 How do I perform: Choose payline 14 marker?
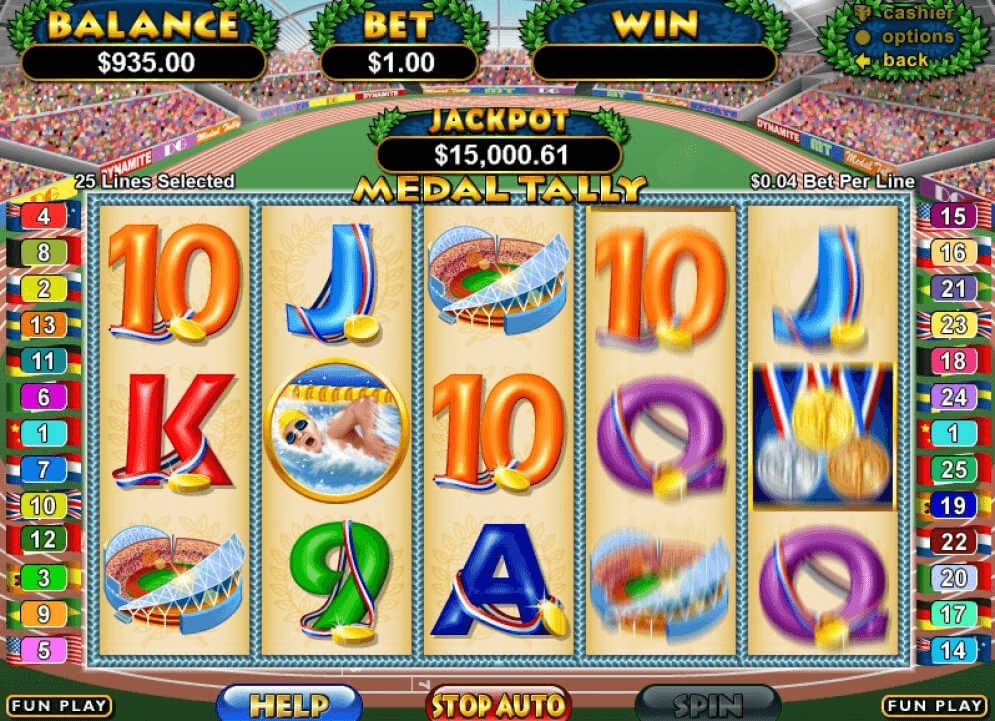[x=953, y=650]
